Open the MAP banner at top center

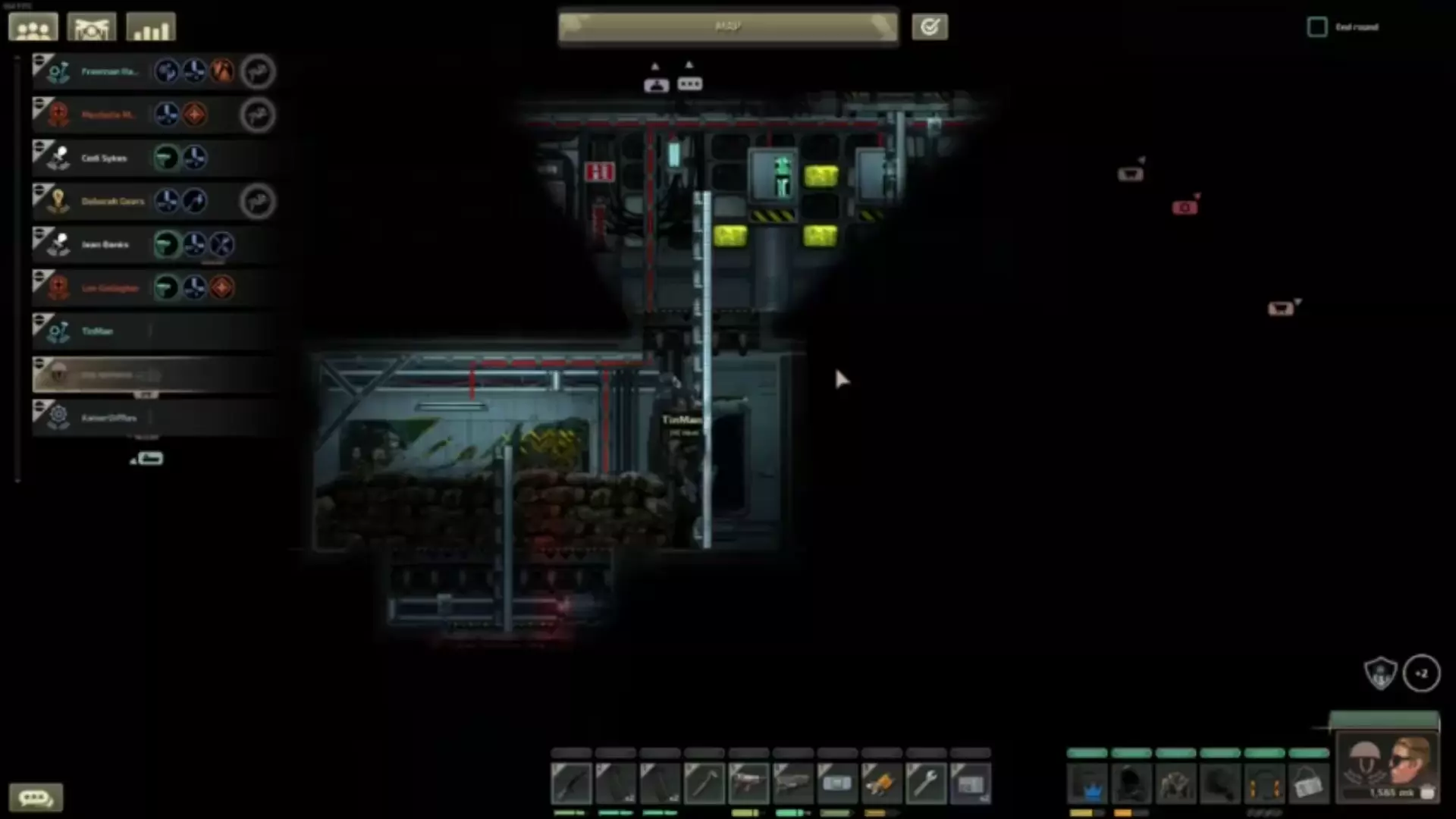click(726, 27)
